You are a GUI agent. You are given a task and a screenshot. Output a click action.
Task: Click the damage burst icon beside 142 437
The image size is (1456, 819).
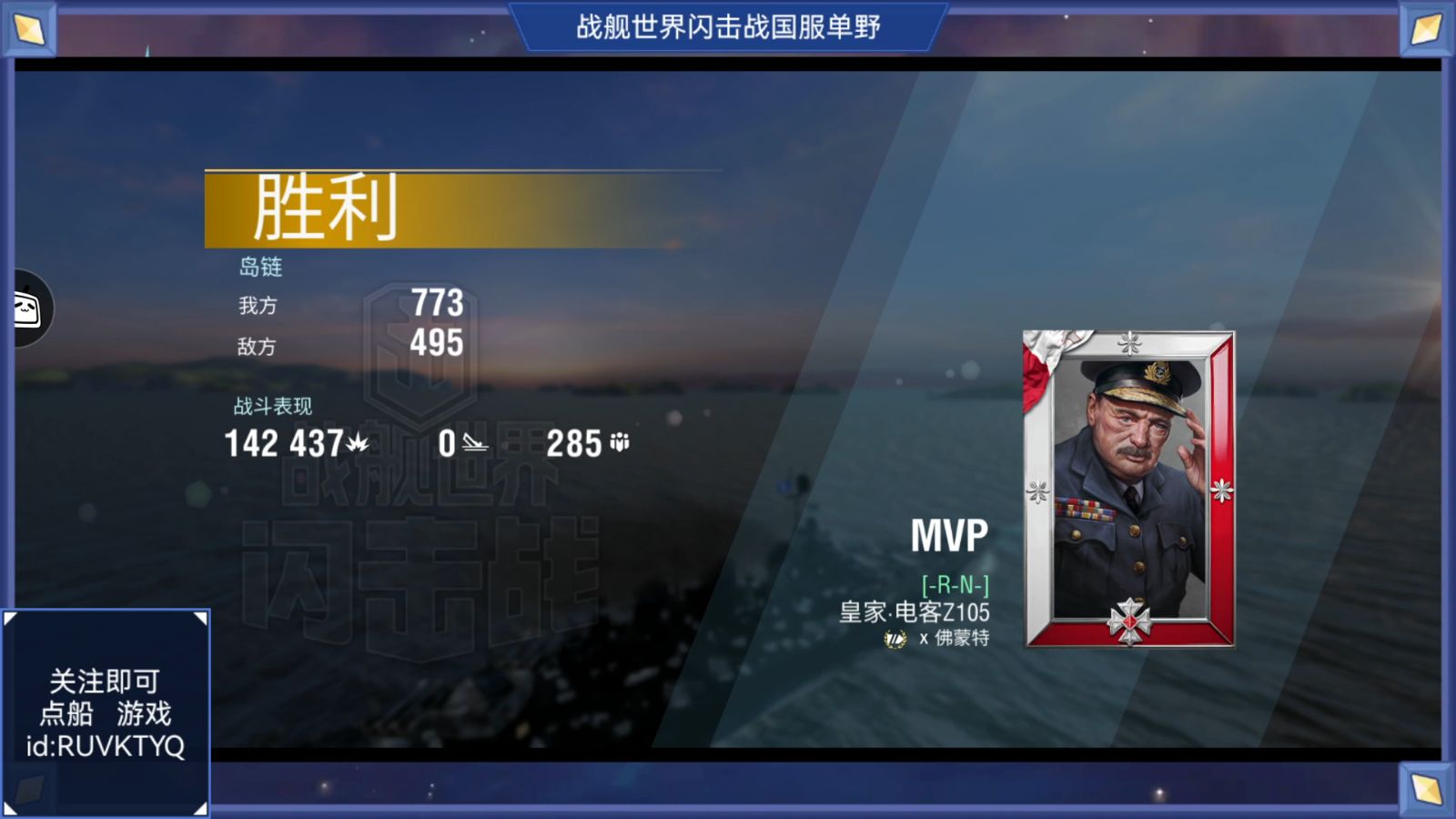(358, 443)
